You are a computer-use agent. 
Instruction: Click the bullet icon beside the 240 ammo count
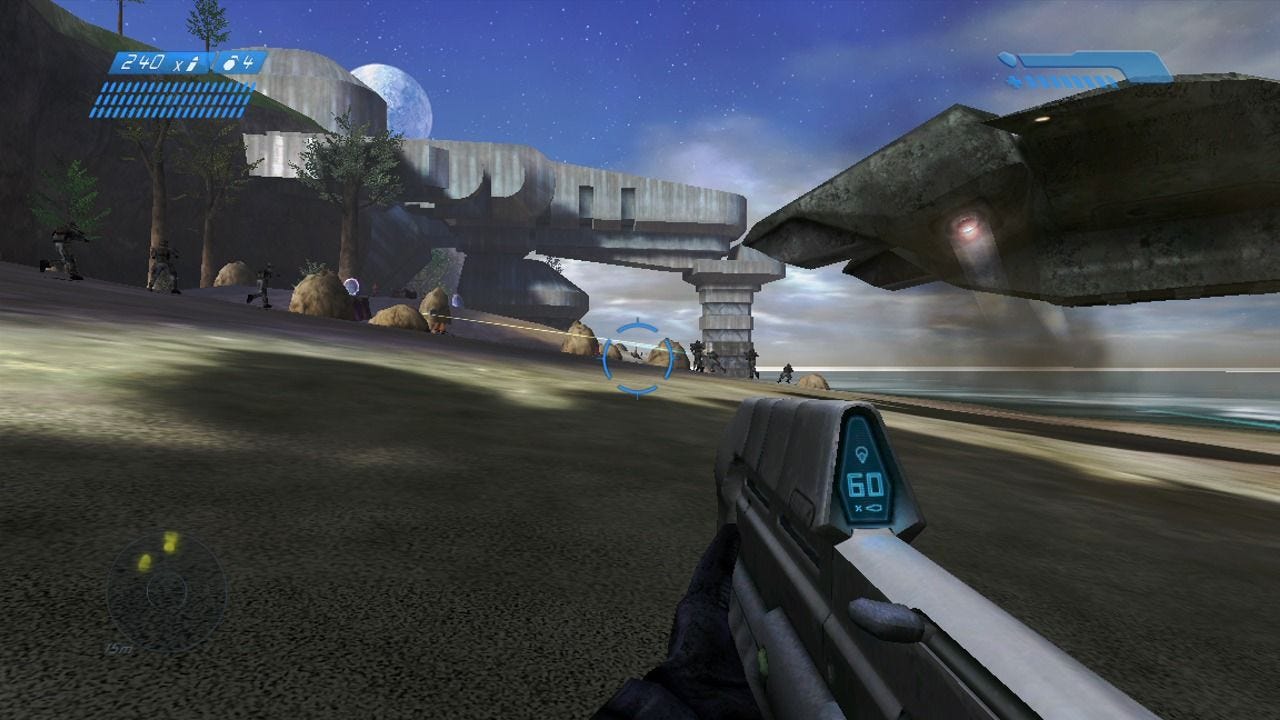click(192, 64)
